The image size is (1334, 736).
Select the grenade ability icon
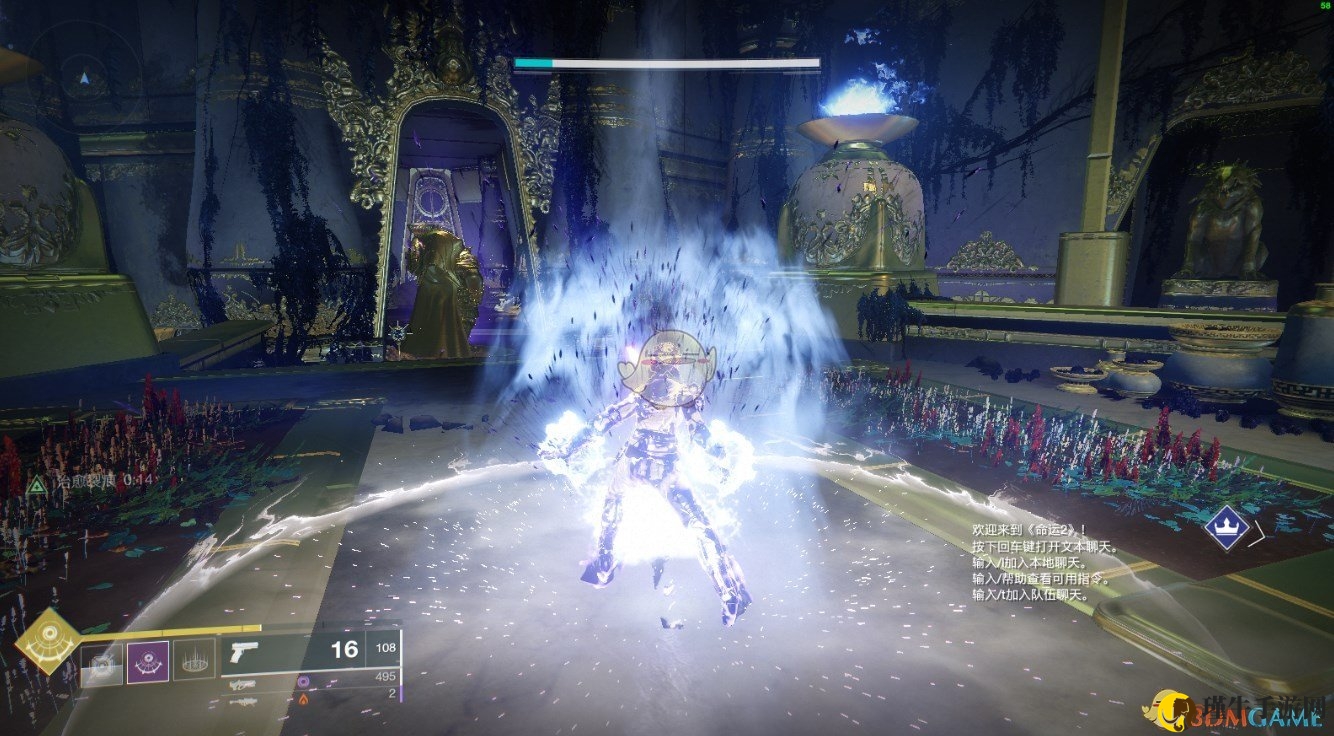[102, 664]
